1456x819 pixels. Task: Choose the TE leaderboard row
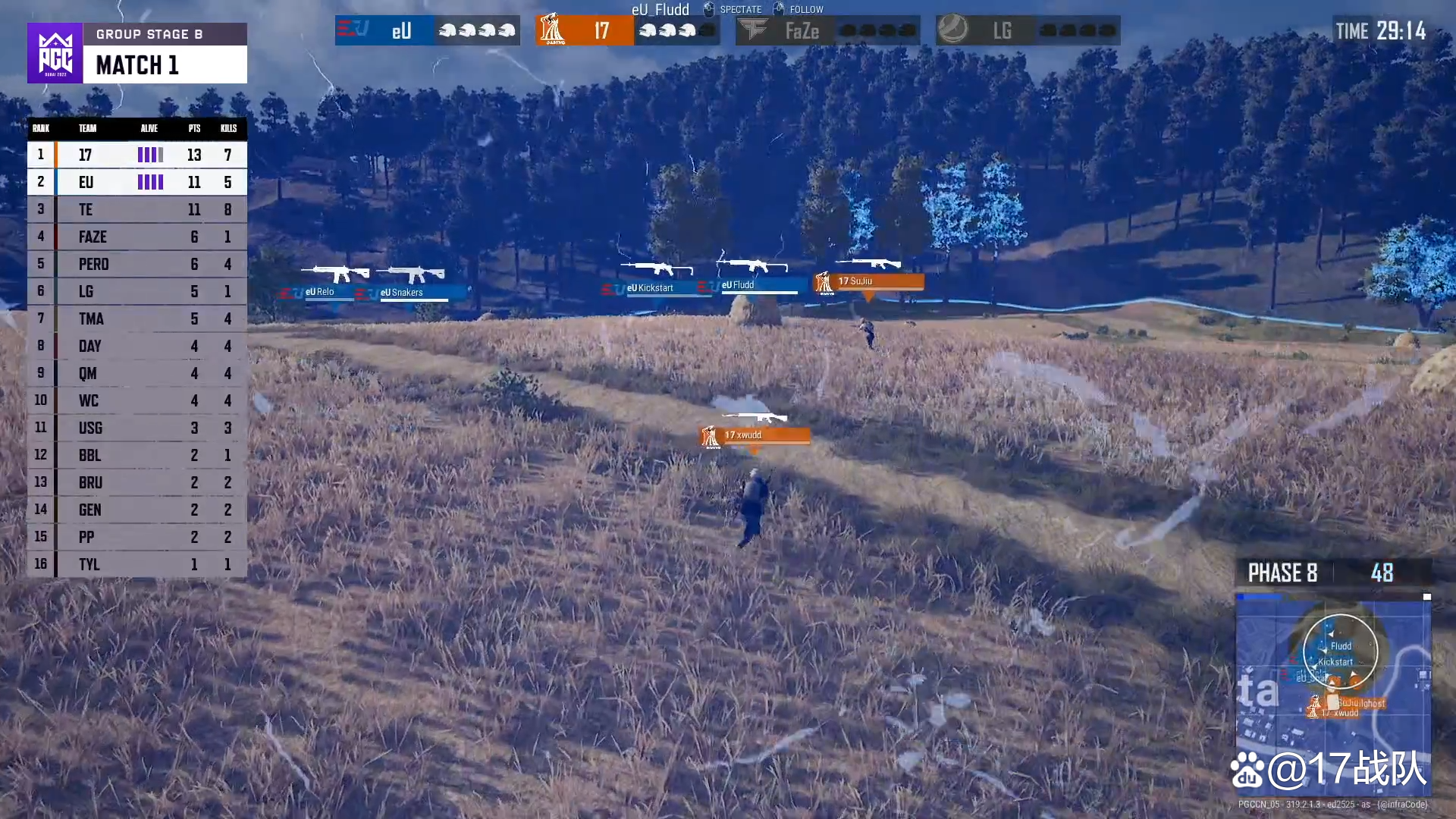137,209
